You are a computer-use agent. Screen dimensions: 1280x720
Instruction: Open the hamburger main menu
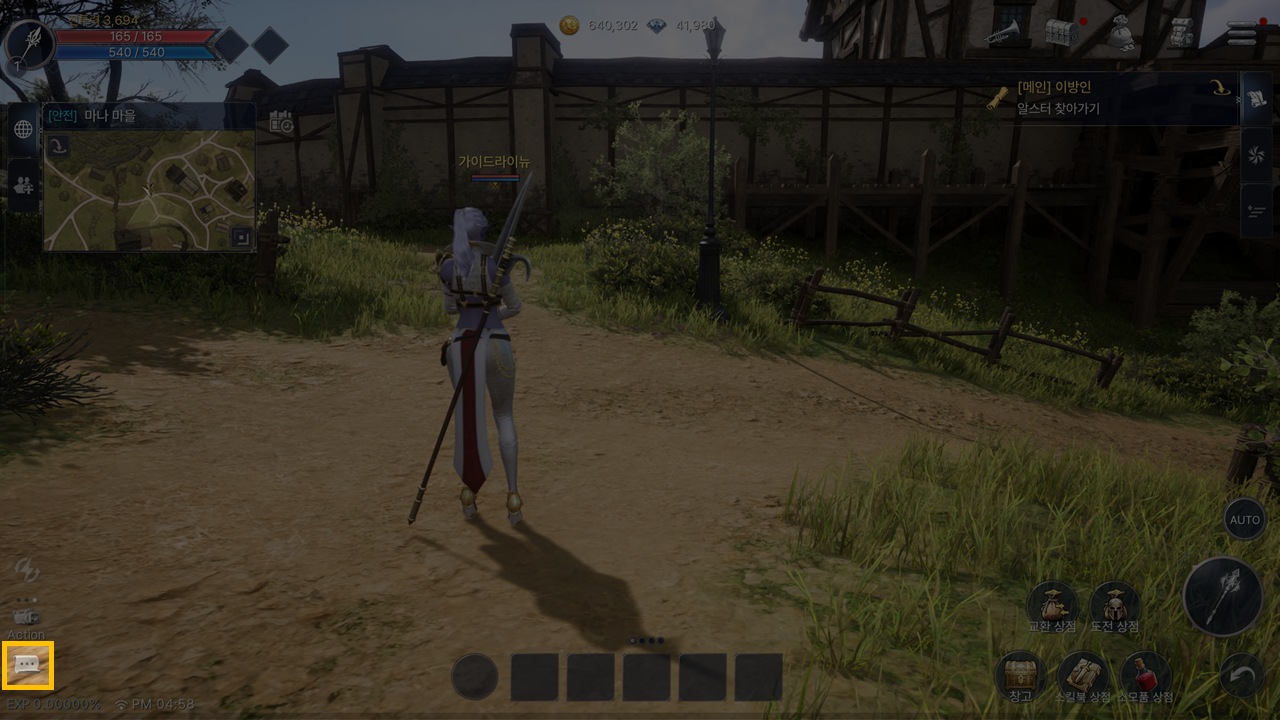click(x=1241, y=33)
